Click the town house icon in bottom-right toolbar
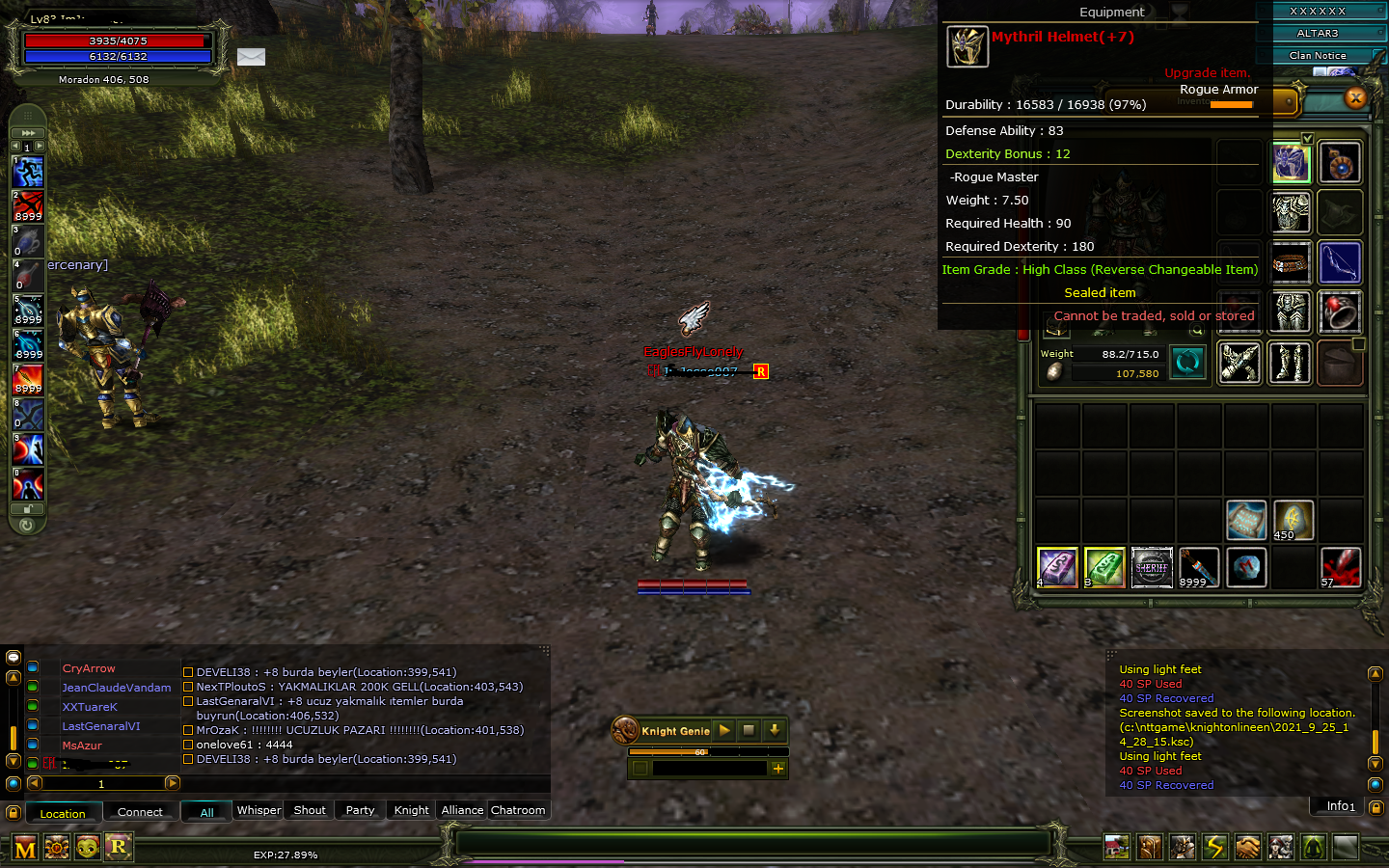Viewport: 1389px width, 868px height. pos(1117,847)
